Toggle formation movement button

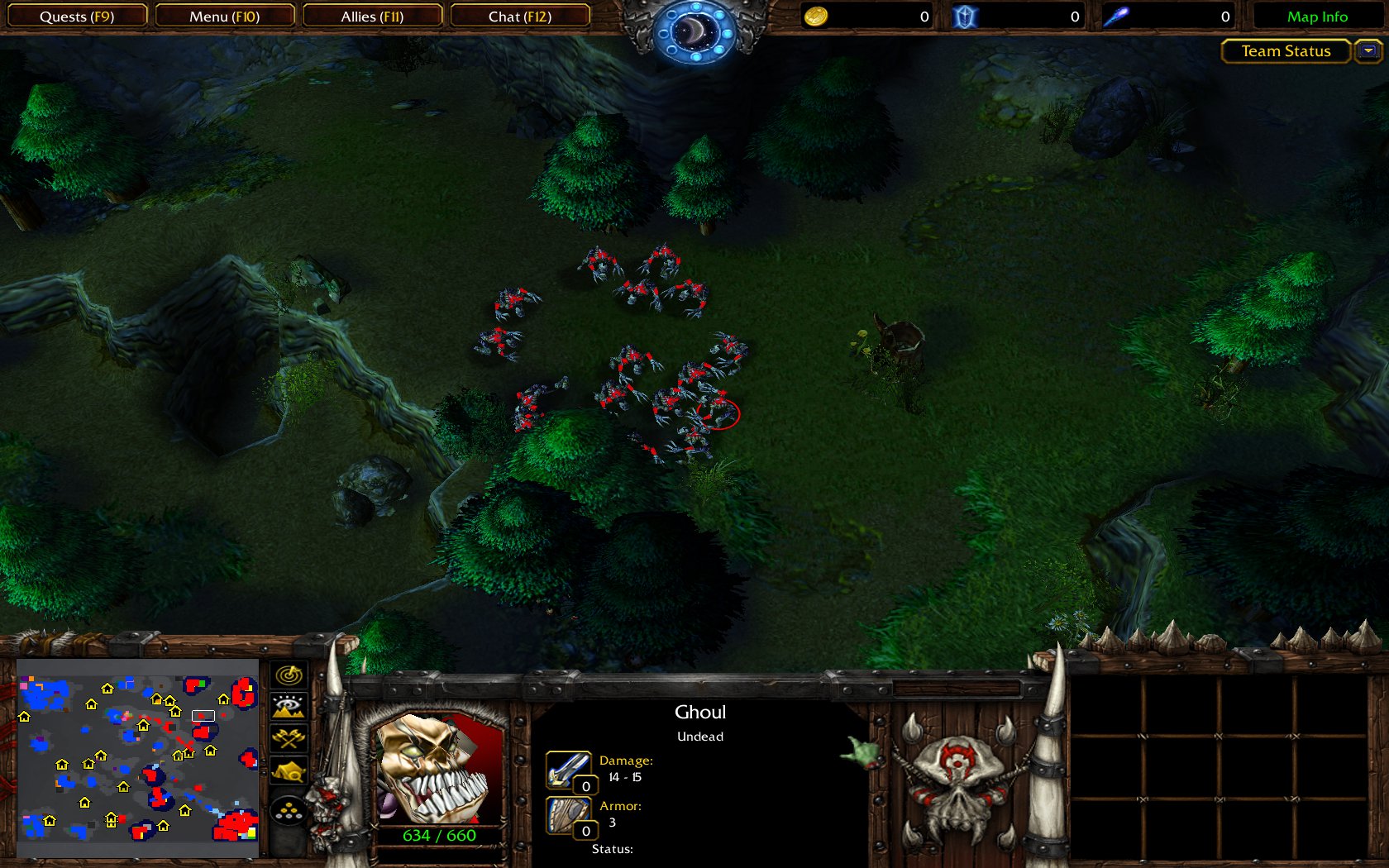coord(289,811)
